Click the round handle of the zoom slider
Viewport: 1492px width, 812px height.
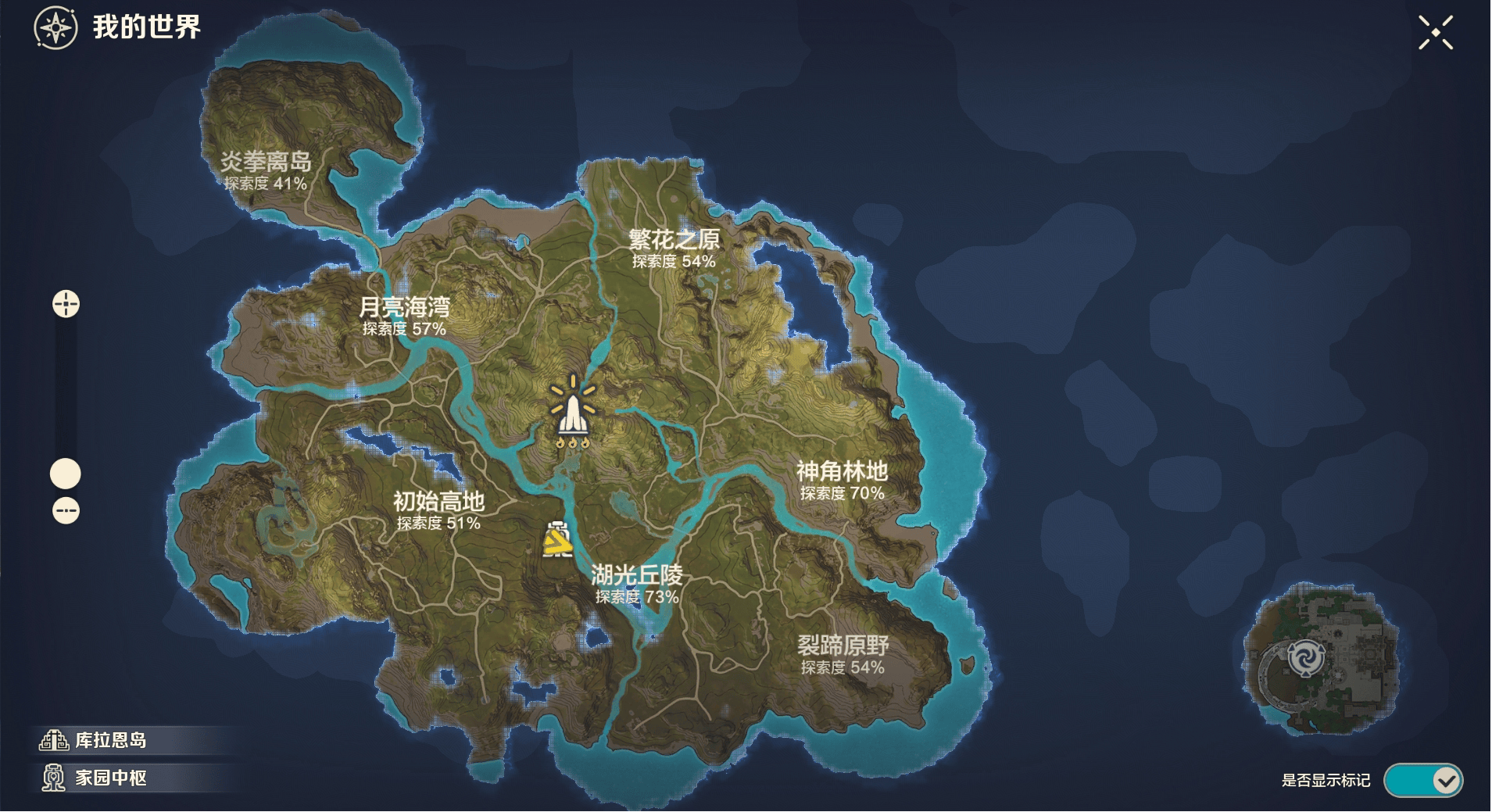coord(66,473)
